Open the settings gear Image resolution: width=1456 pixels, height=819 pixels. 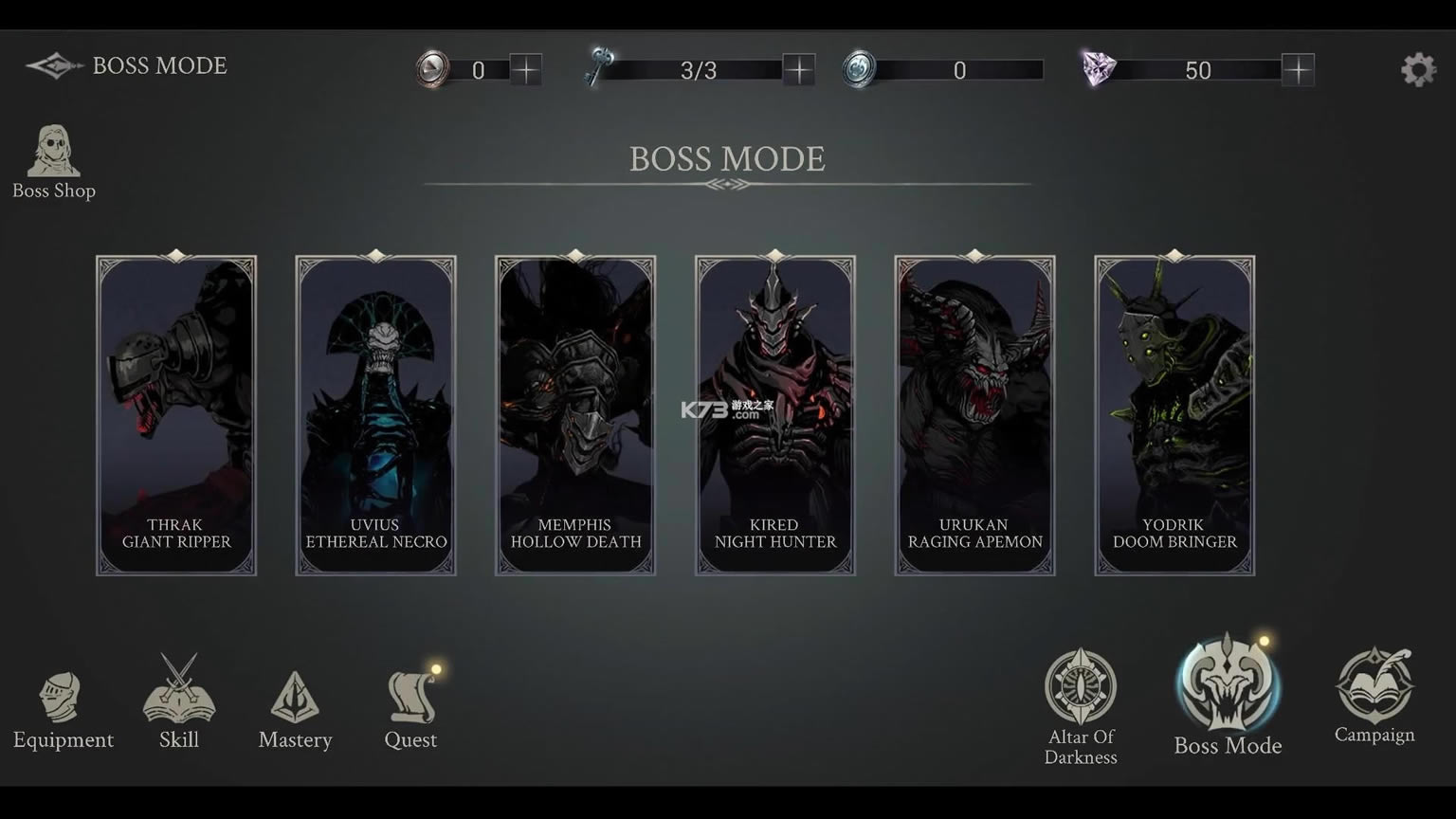click(1418, 69)
